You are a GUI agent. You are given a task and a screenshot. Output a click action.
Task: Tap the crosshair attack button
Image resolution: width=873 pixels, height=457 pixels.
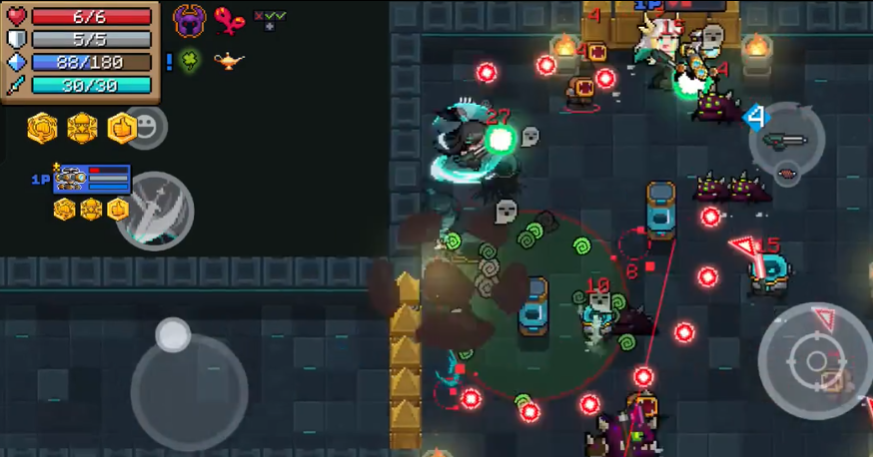tap(815, 360)
